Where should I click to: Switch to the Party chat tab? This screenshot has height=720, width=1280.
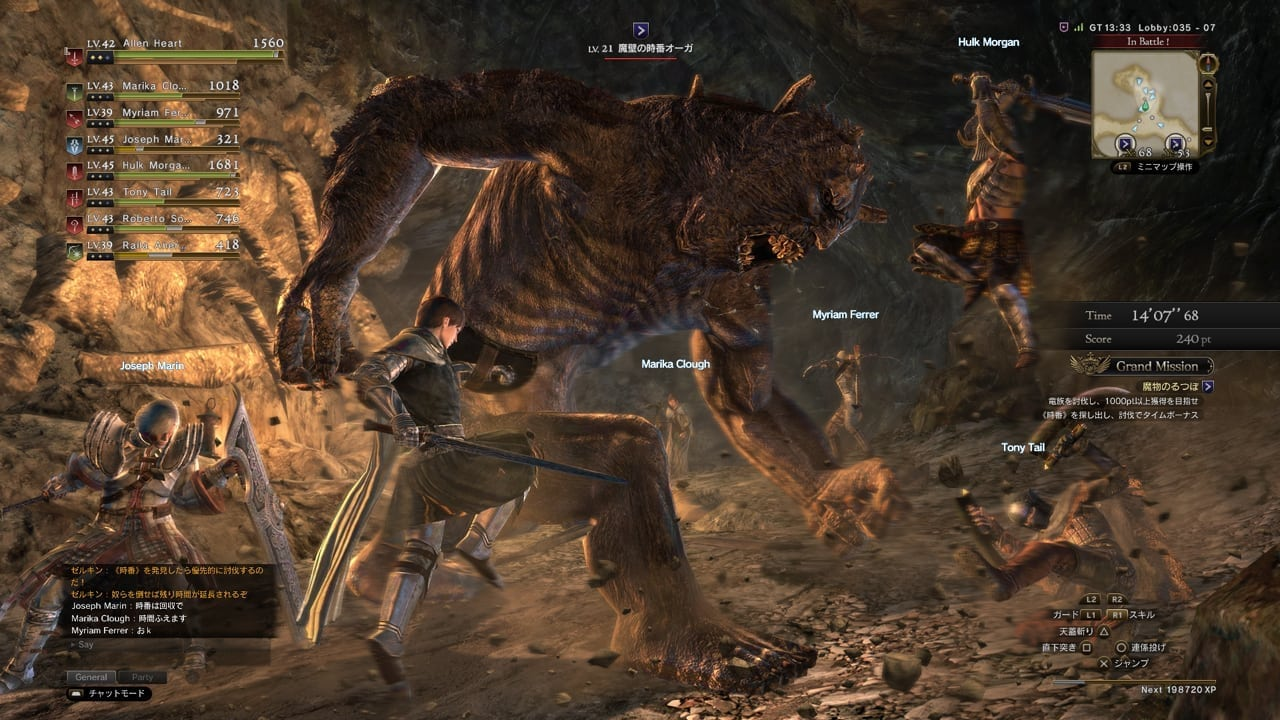point(142,677)
